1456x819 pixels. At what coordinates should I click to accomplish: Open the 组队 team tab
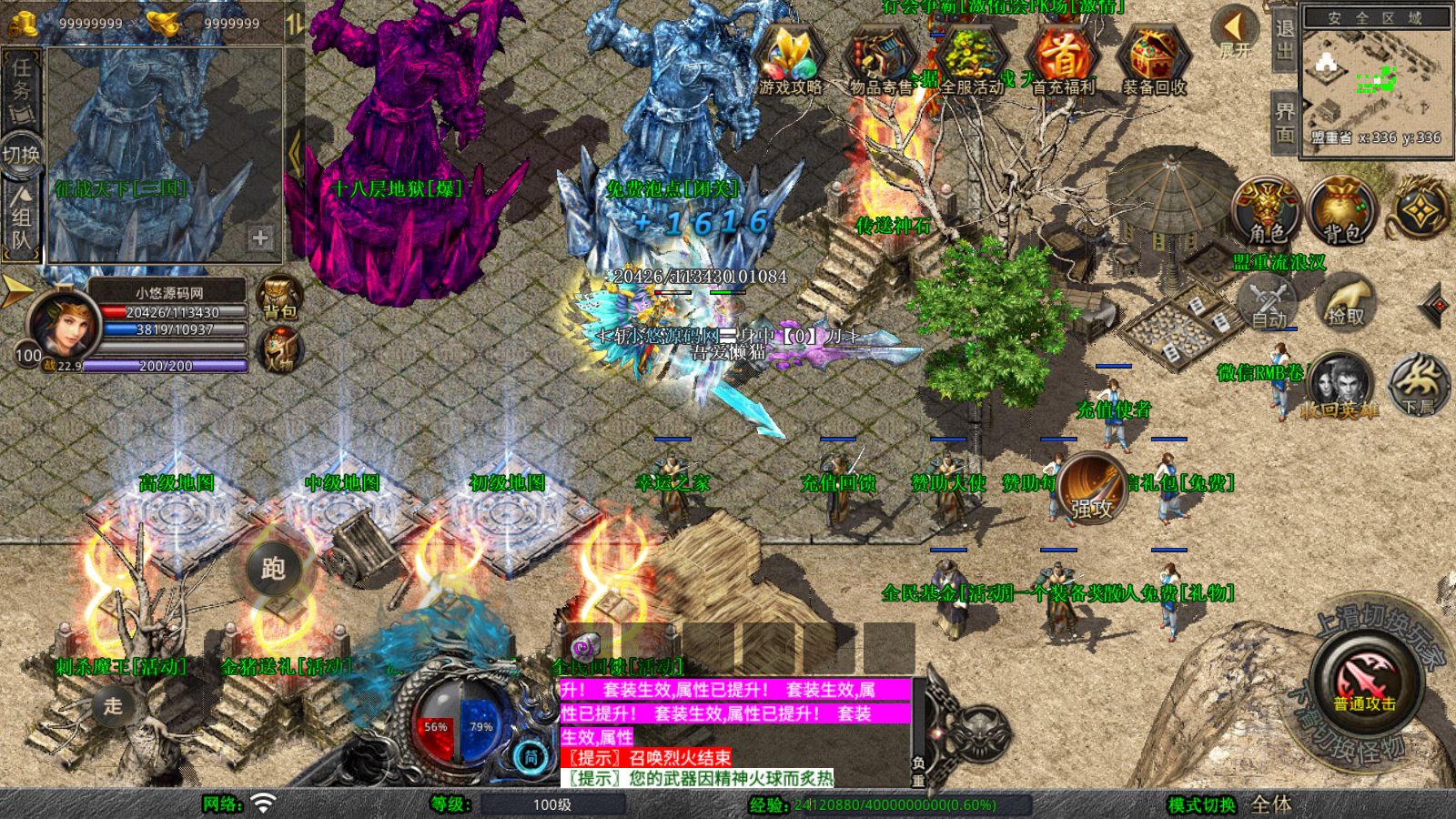22,218
